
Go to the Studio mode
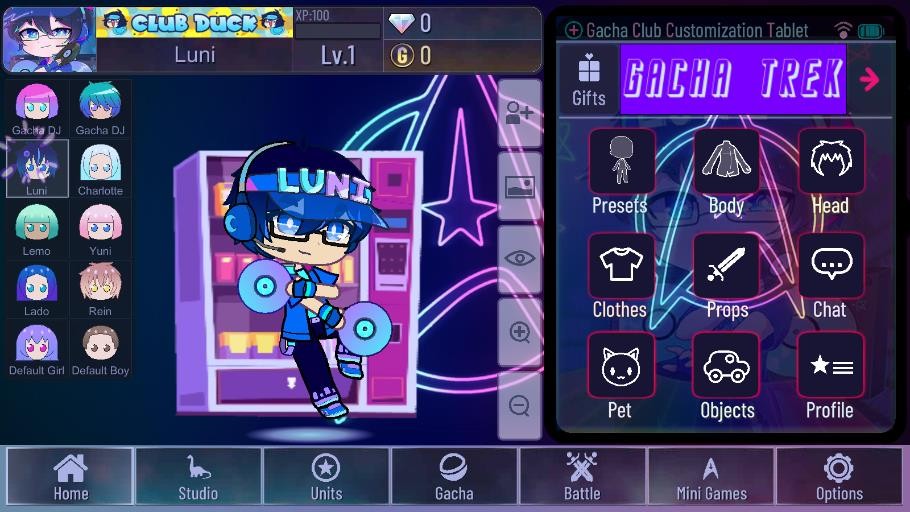point(198,475)
